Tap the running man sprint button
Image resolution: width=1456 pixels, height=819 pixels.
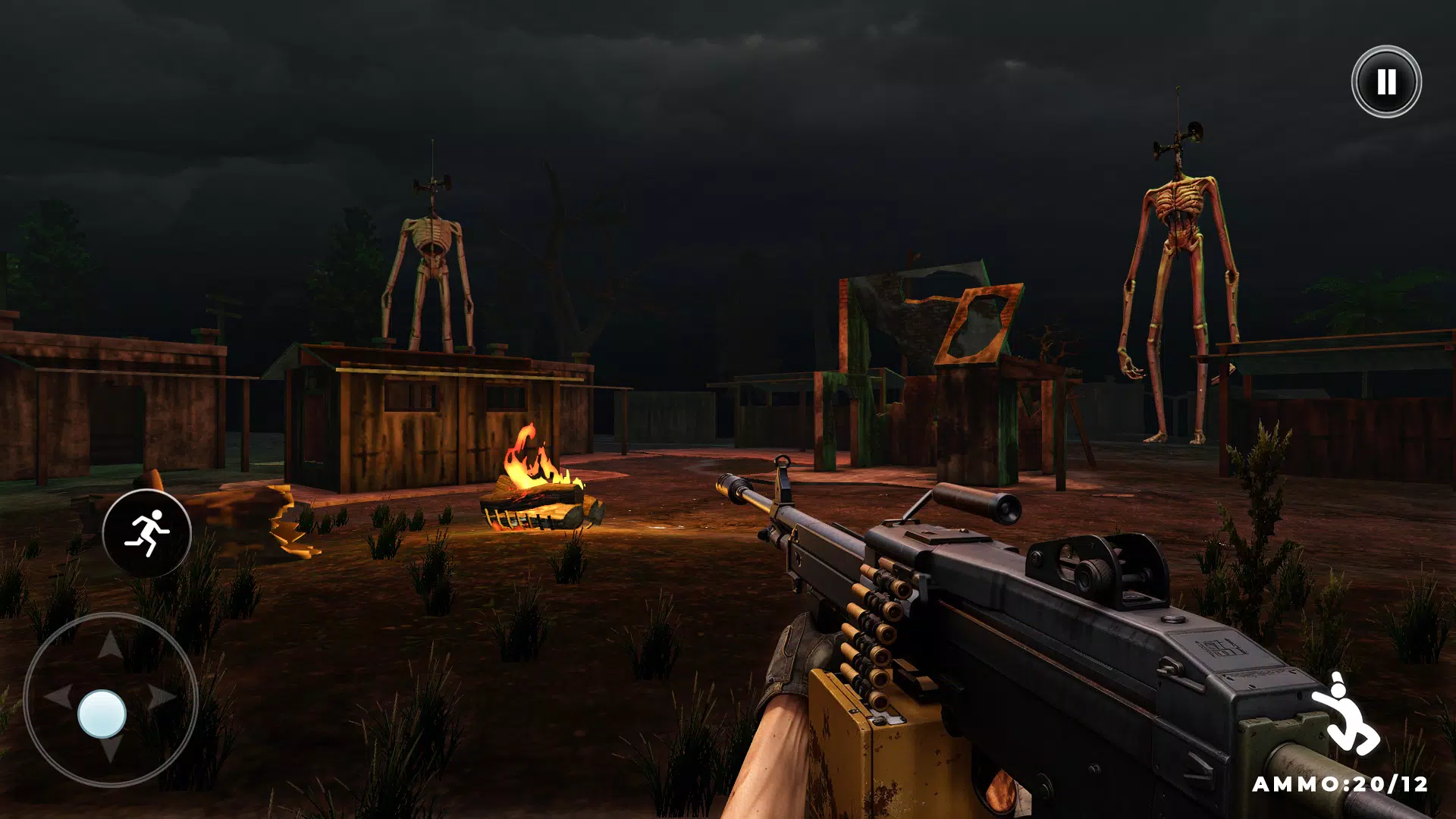click(147, 533)
